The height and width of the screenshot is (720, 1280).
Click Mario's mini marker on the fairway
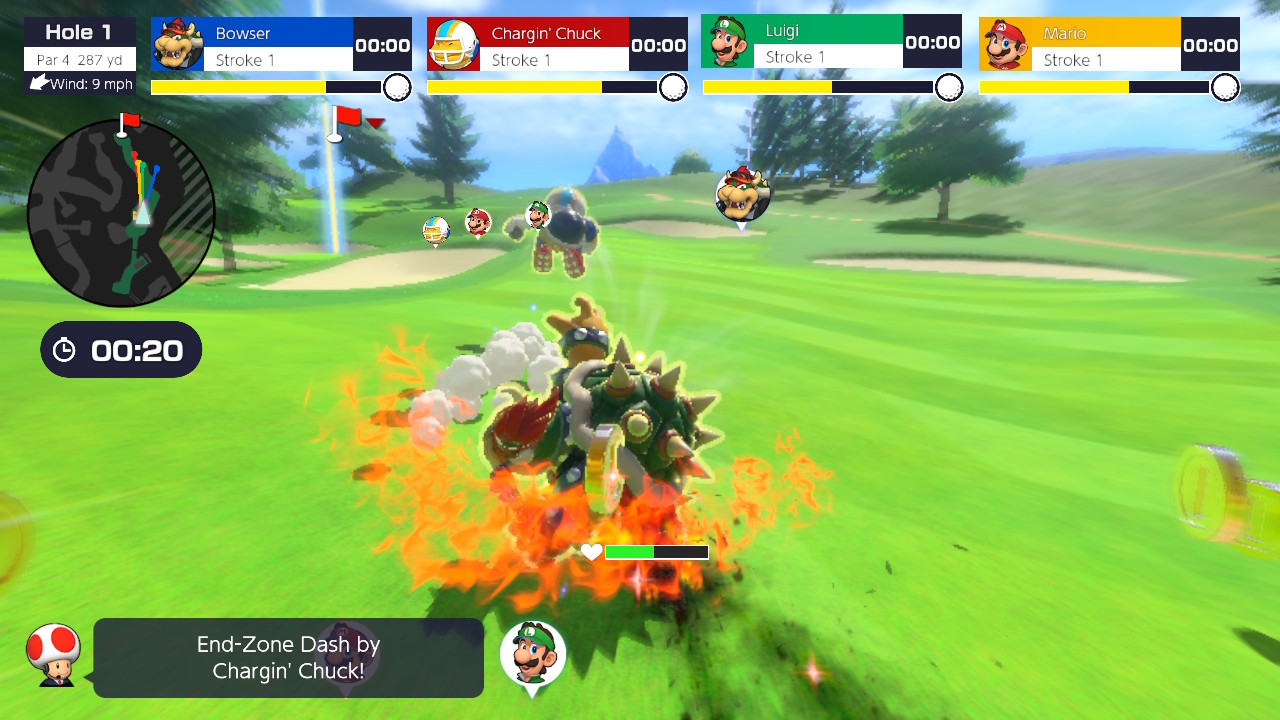coord(478,224)
